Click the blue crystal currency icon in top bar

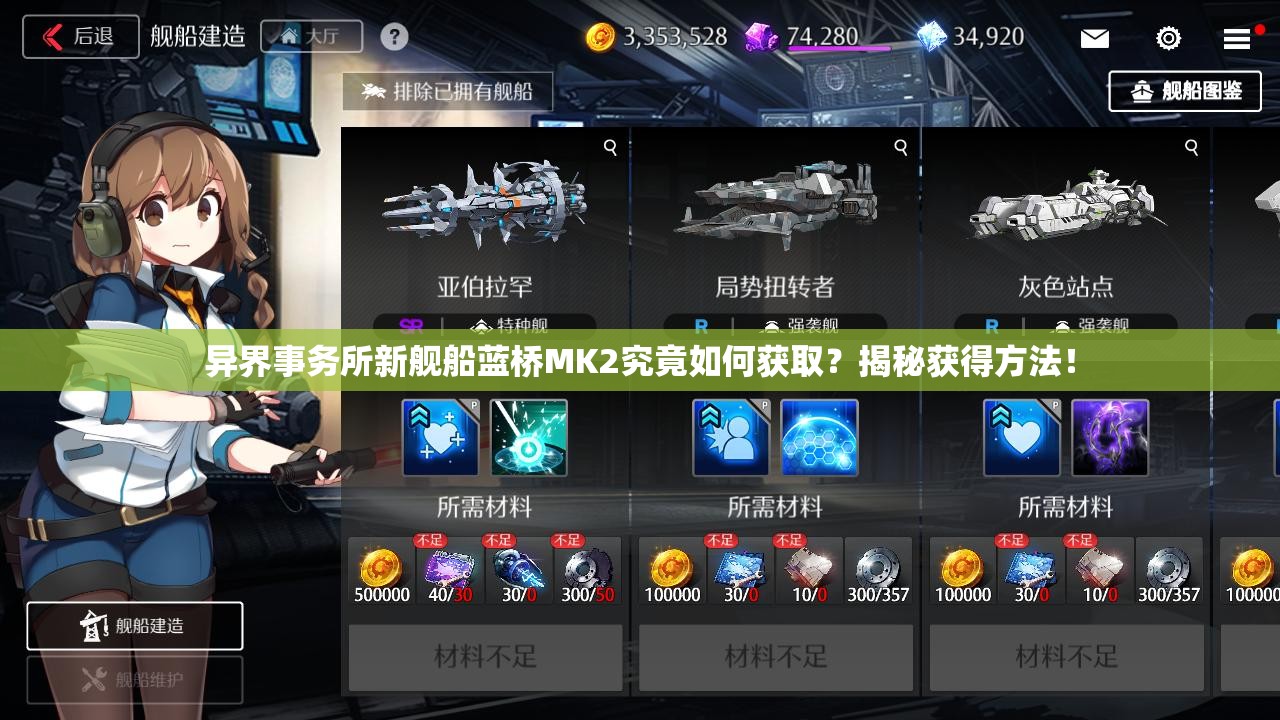pos(933,37)
